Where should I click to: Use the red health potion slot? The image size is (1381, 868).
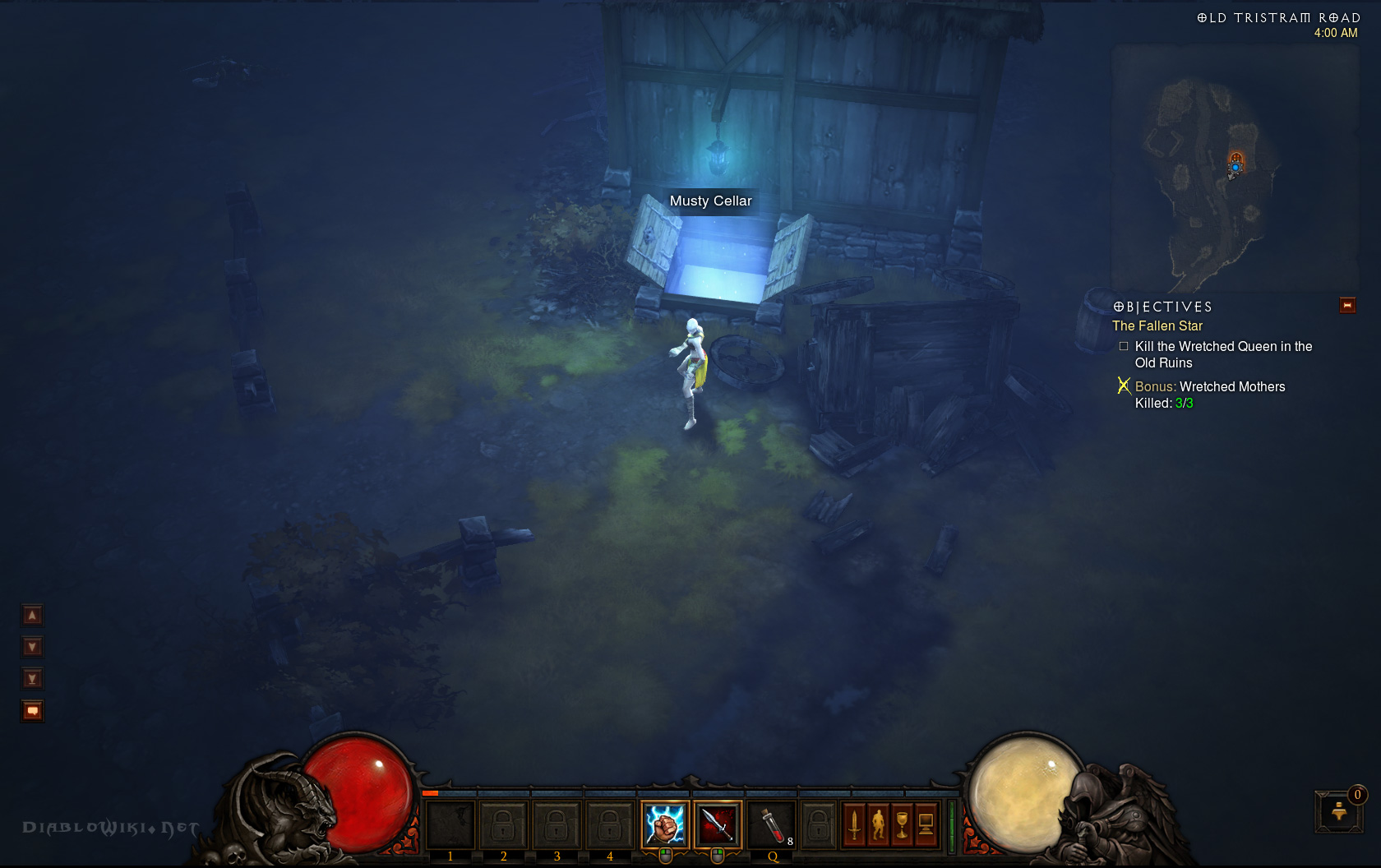click(x=772, y=824)
